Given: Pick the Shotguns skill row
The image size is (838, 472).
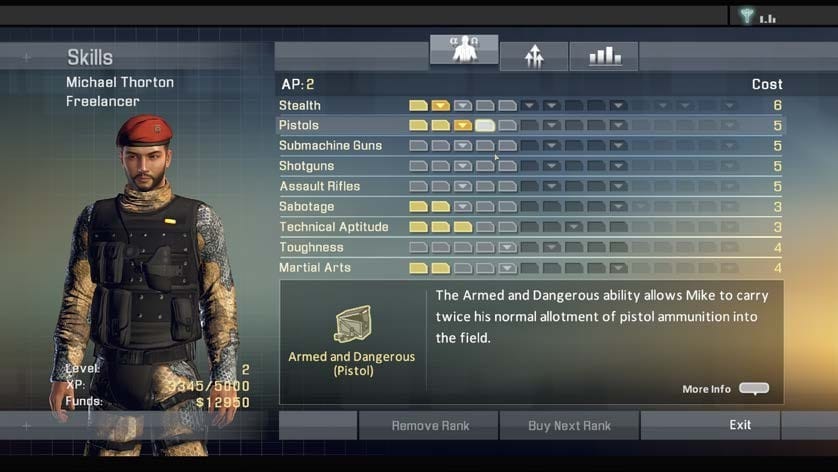Looking at the screenshot, I should coord(306,166).
